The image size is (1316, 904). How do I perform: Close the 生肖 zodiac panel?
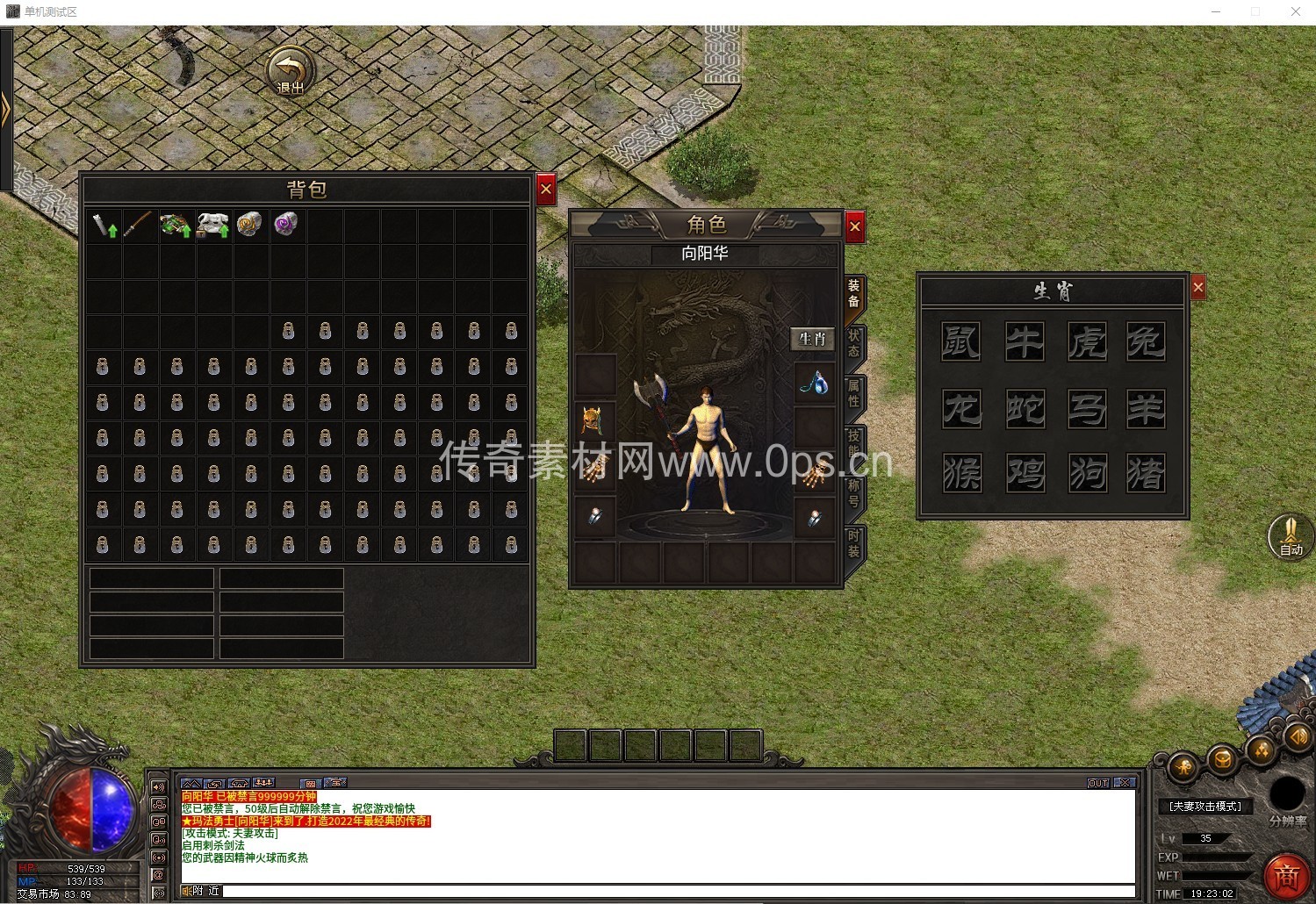(x=1197, y=287)
